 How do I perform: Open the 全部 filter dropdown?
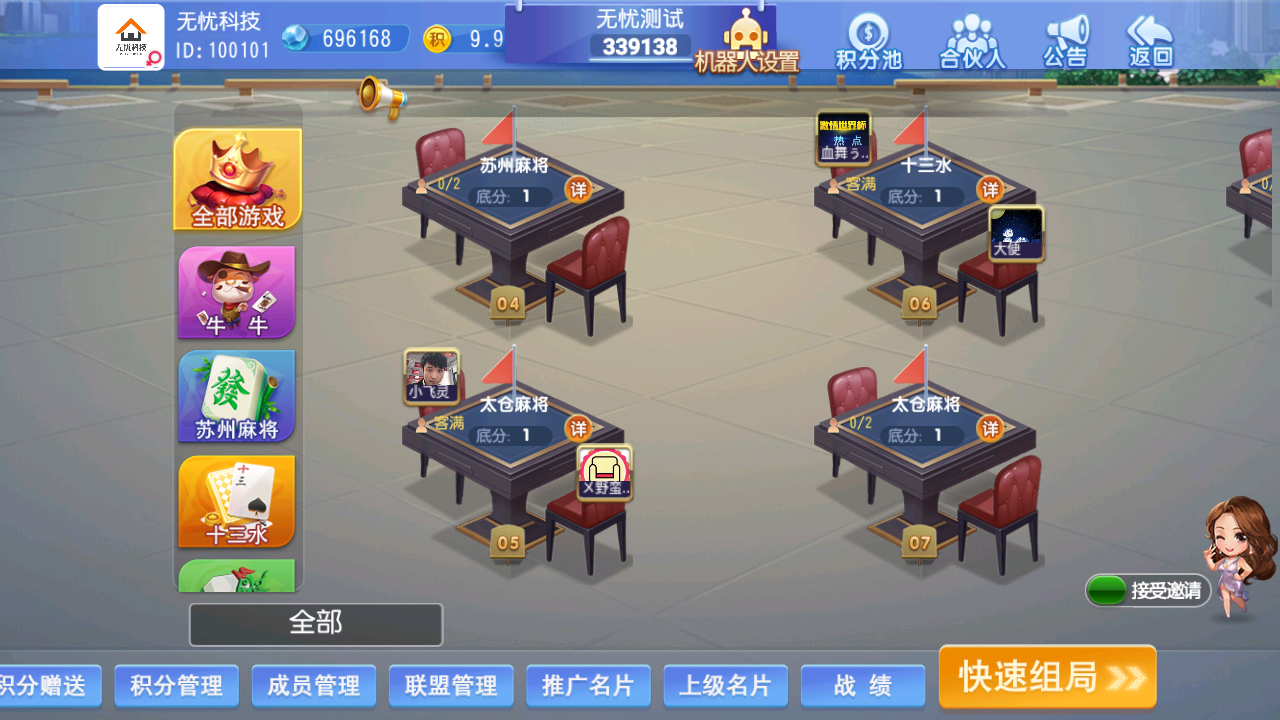coord(315,625)
